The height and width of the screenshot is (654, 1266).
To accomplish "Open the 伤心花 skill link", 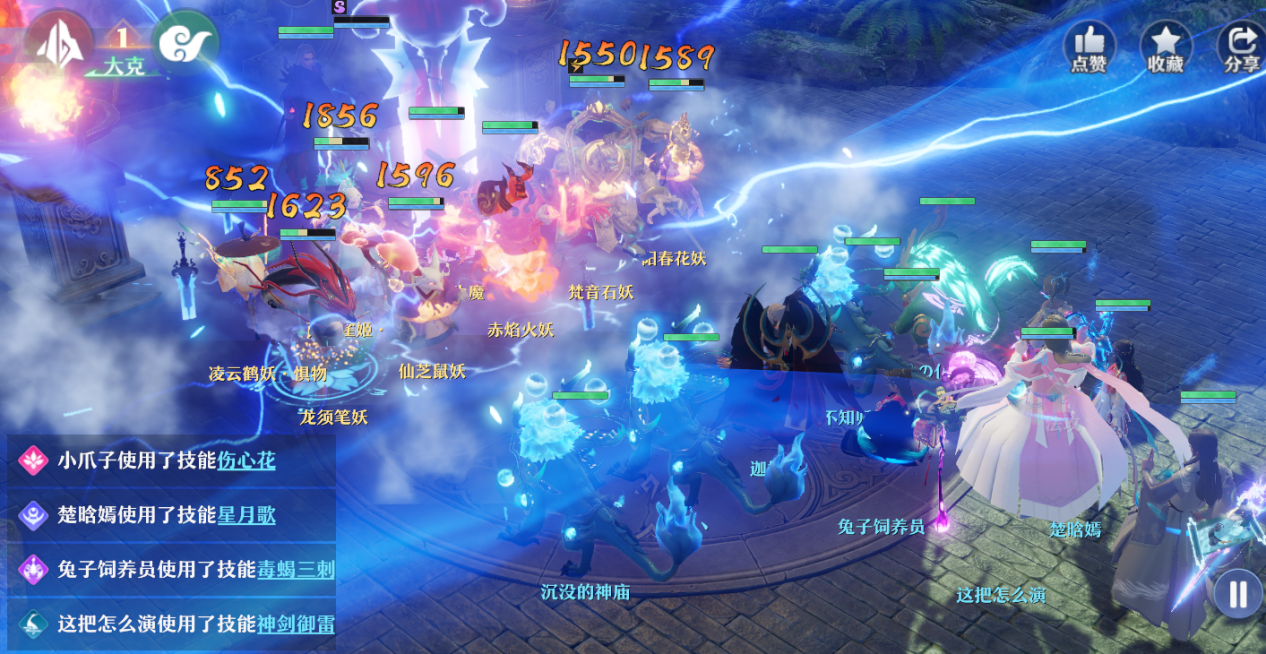I will point(247,460).
